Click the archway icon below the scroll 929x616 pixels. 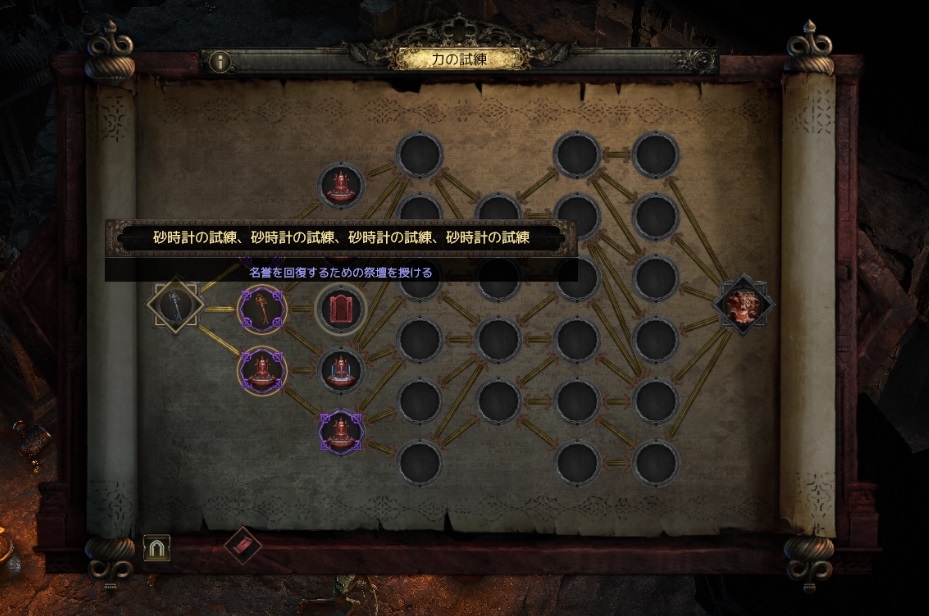(x=157, y=547)
